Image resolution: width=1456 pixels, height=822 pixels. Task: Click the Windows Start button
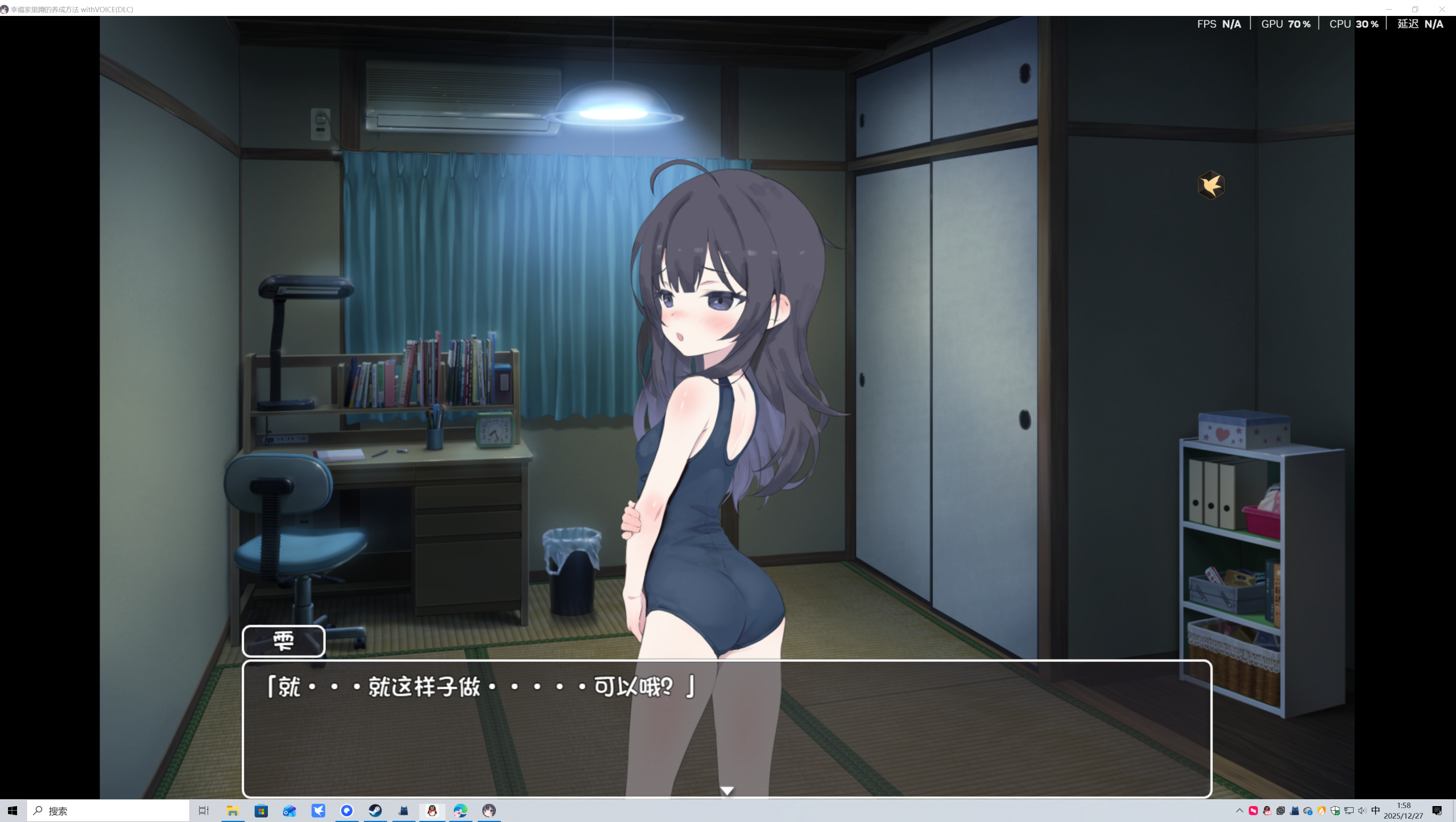click(11, 811)
